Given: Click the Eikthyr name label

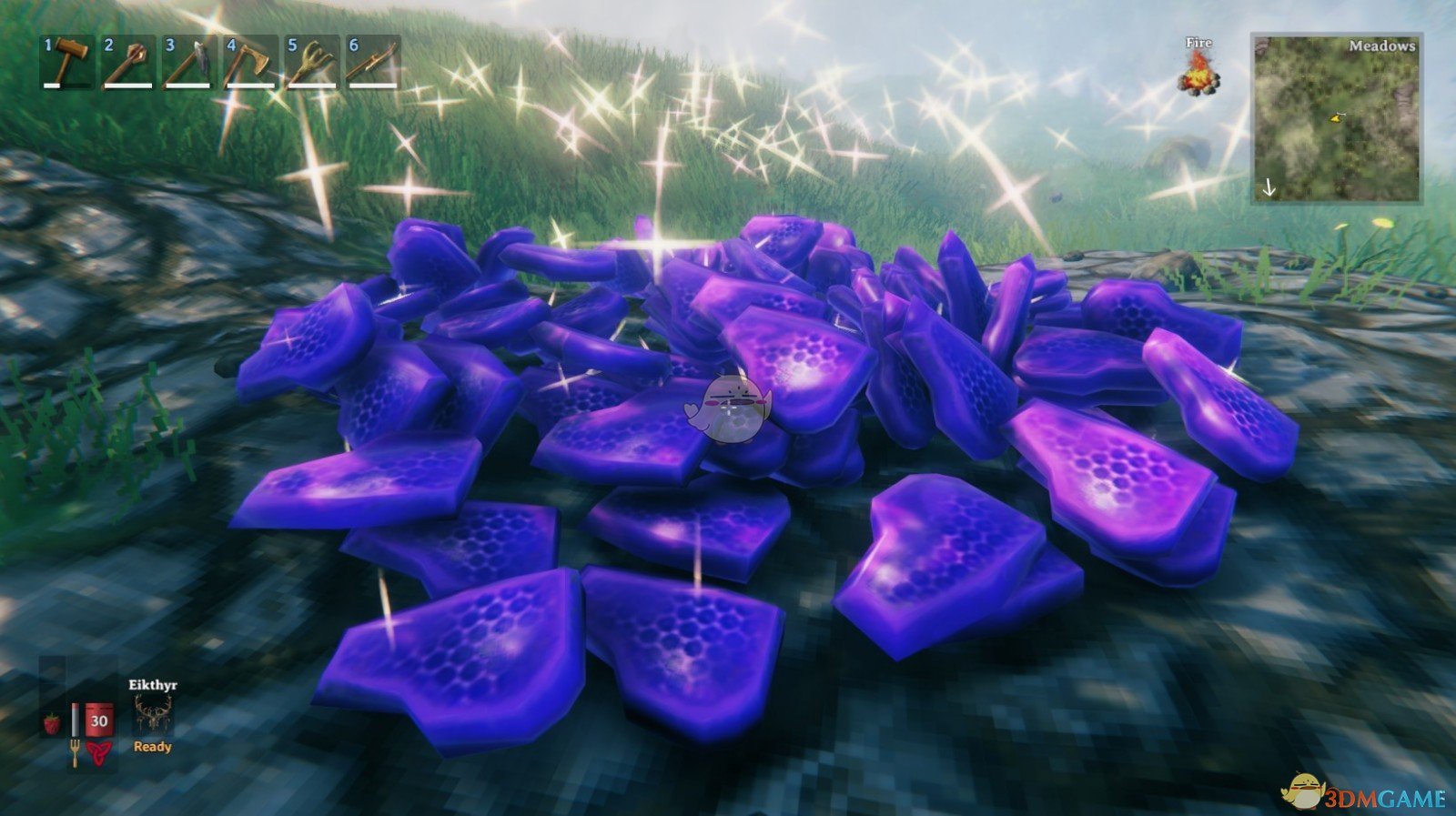Looking at the screenshot, I should (x=153, y=684).
